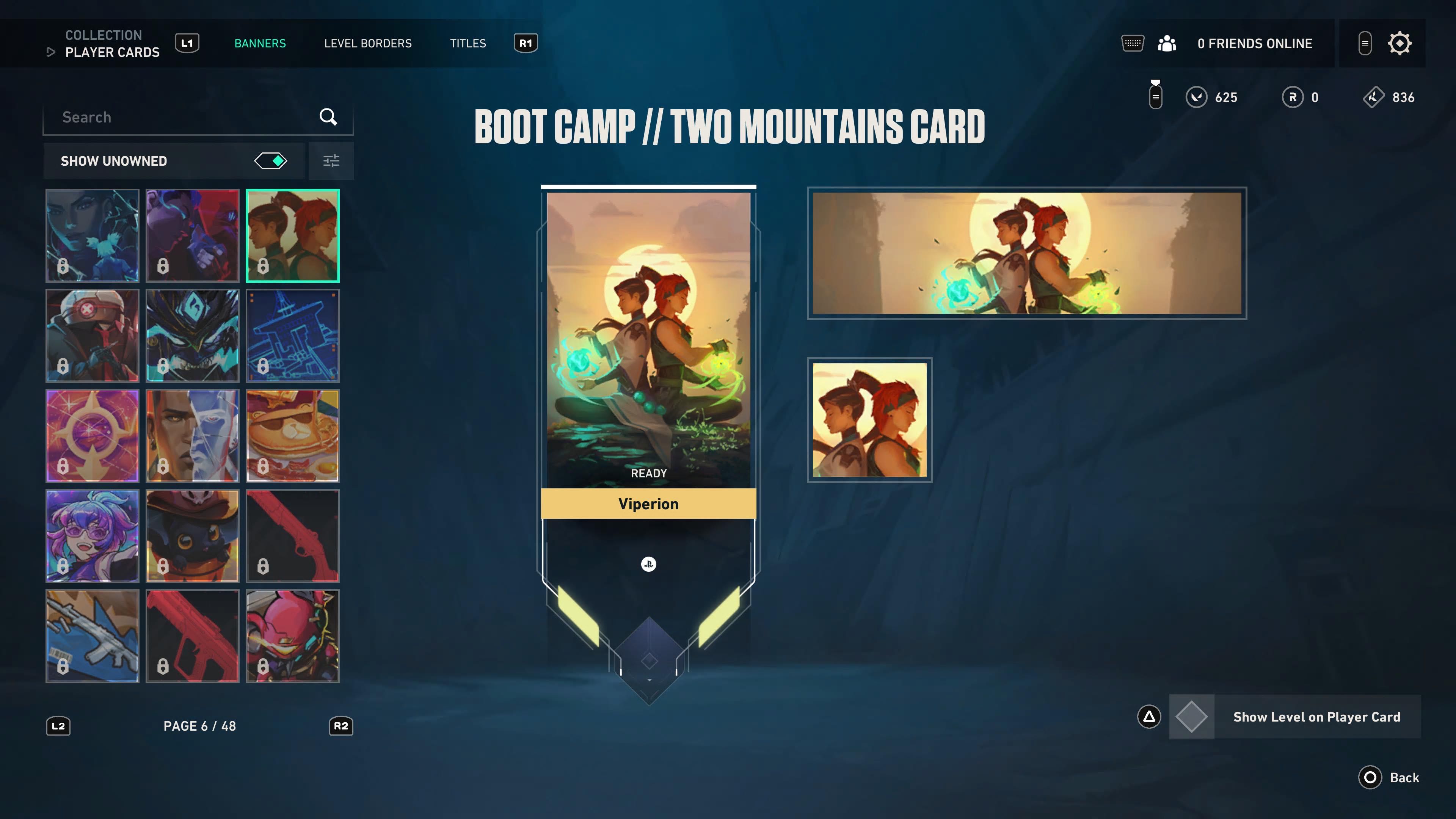The image size is (1456, 819).
Task: Pick the Two Mountains card thumbnail
Action: pyautogui.click(x=292, y=236)
